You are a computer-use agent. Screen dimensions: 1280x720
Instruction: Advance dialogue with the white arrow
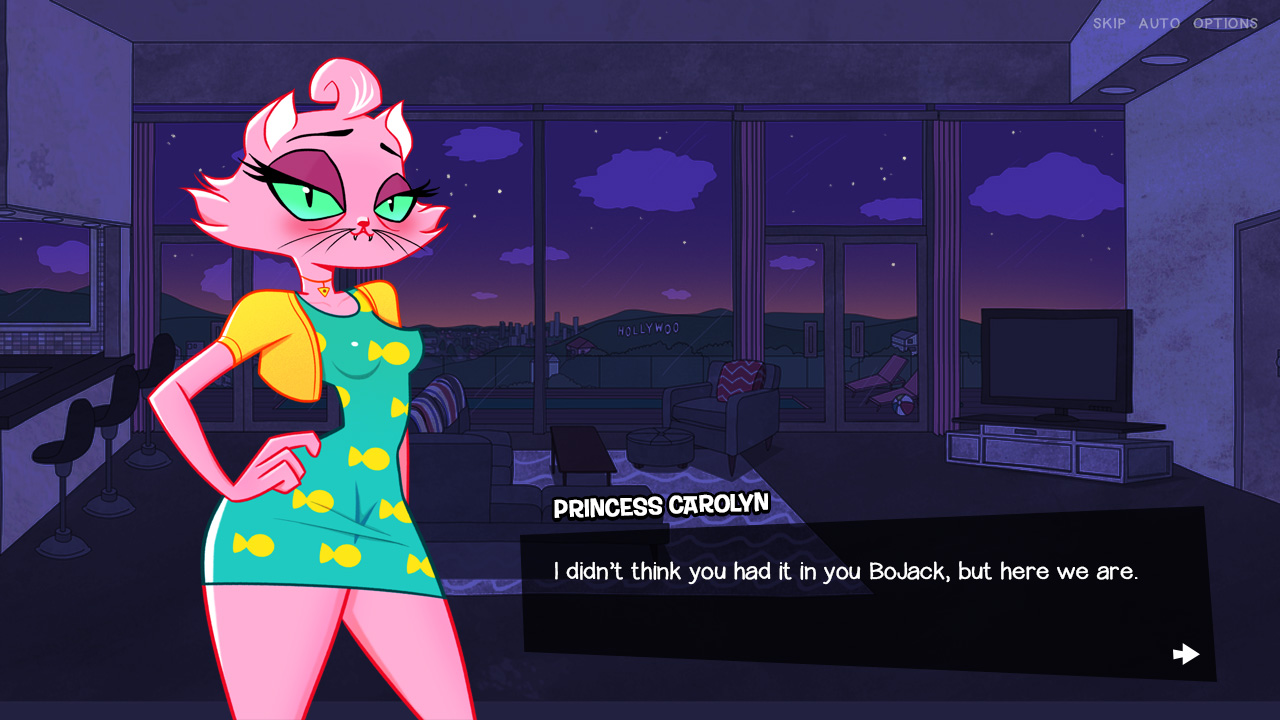(1186, 654)
